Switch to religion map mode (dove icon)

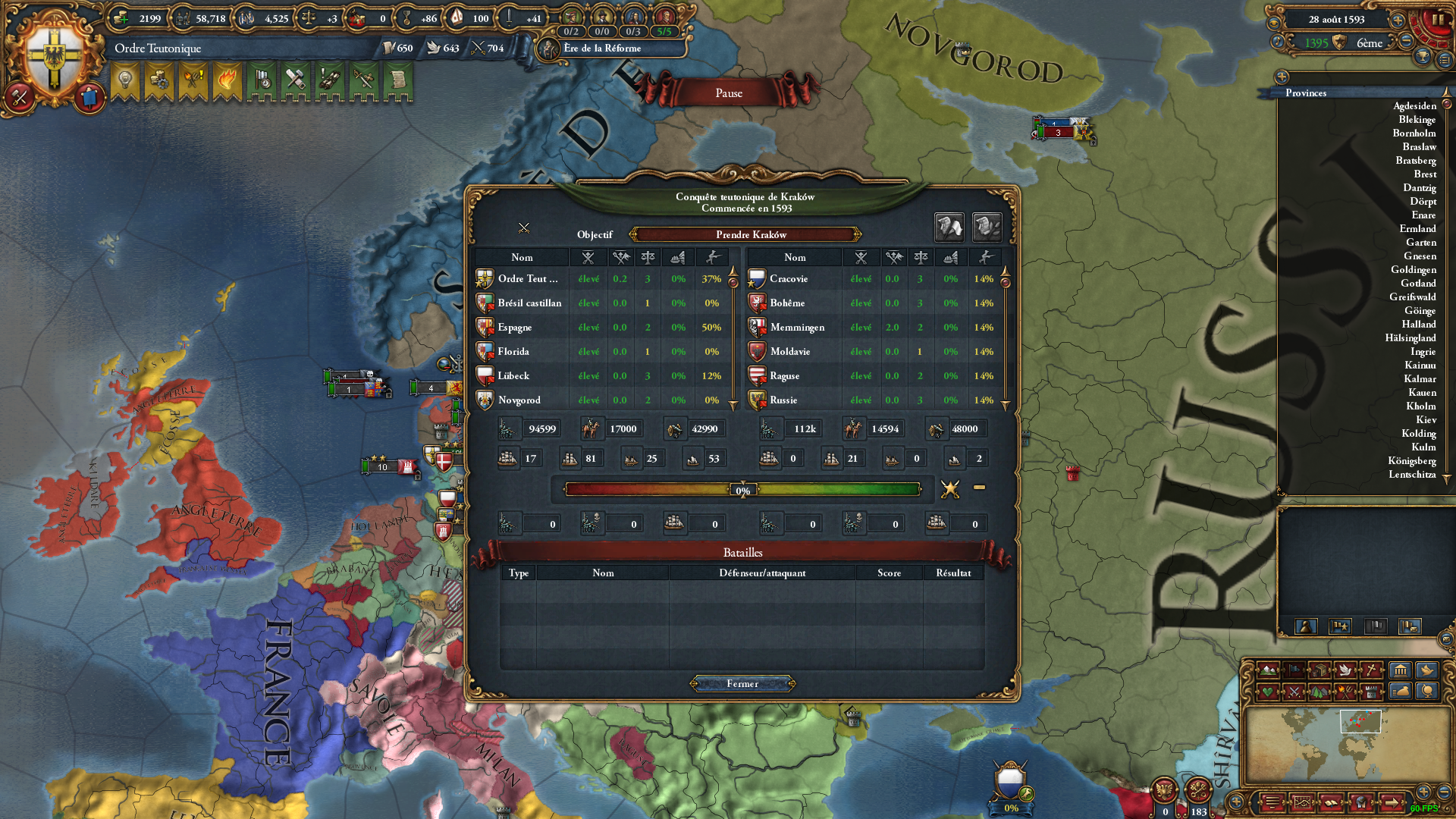[x=1347, y=670]
